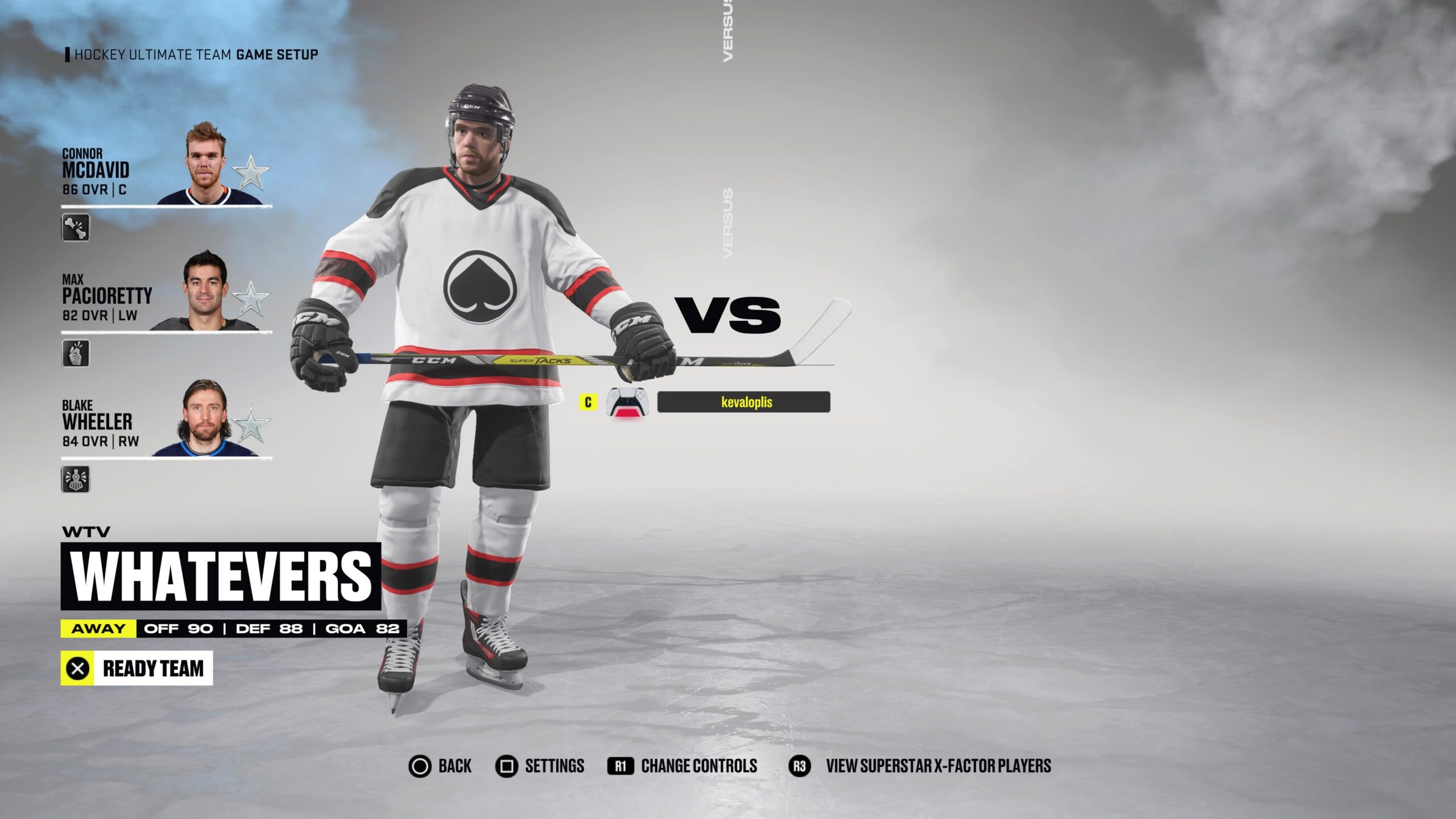View Superstar X-Factor Players
The image size is (1456, 819).
pyautogui.click(x=921, y=766)
